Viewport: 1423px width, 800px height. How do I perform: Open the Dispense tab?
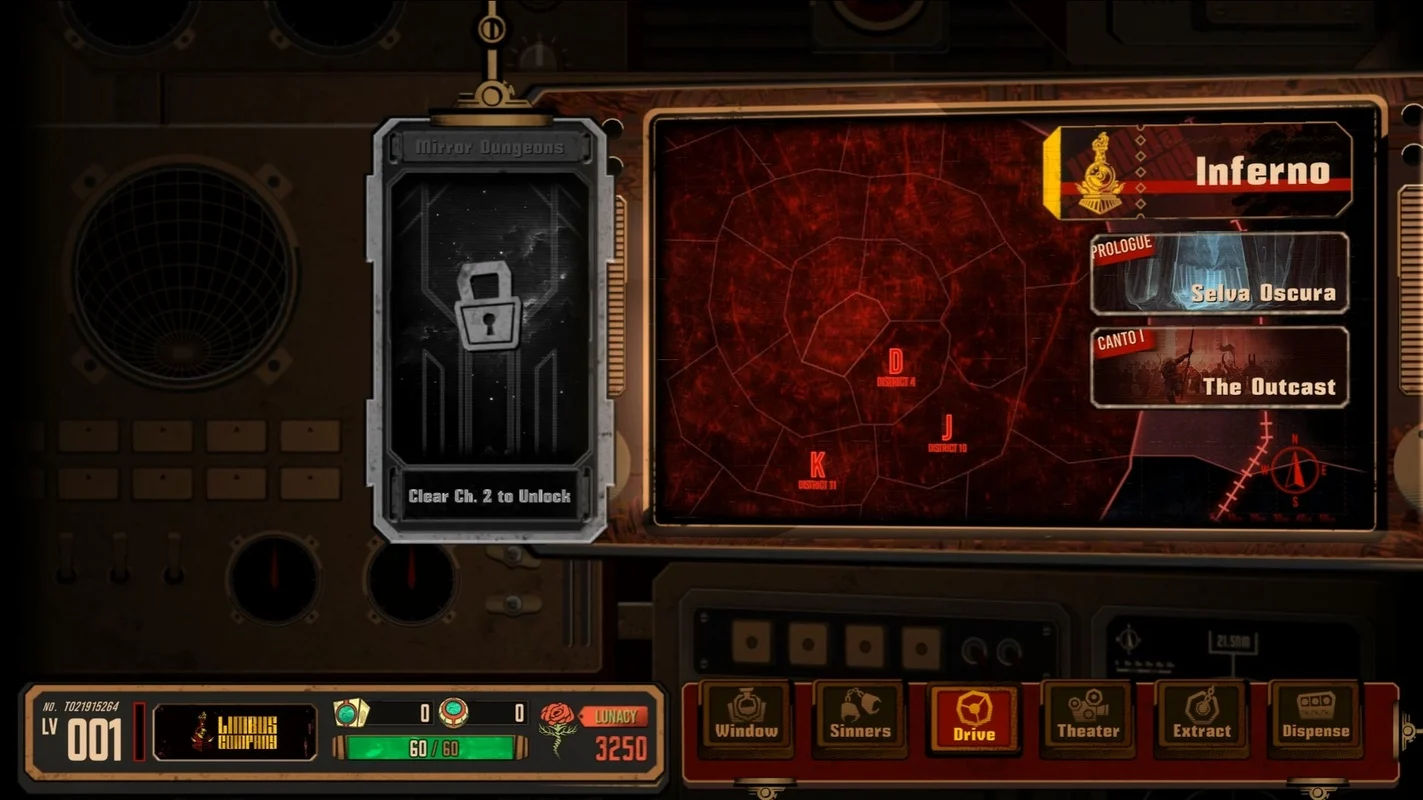coord(1315,717)
